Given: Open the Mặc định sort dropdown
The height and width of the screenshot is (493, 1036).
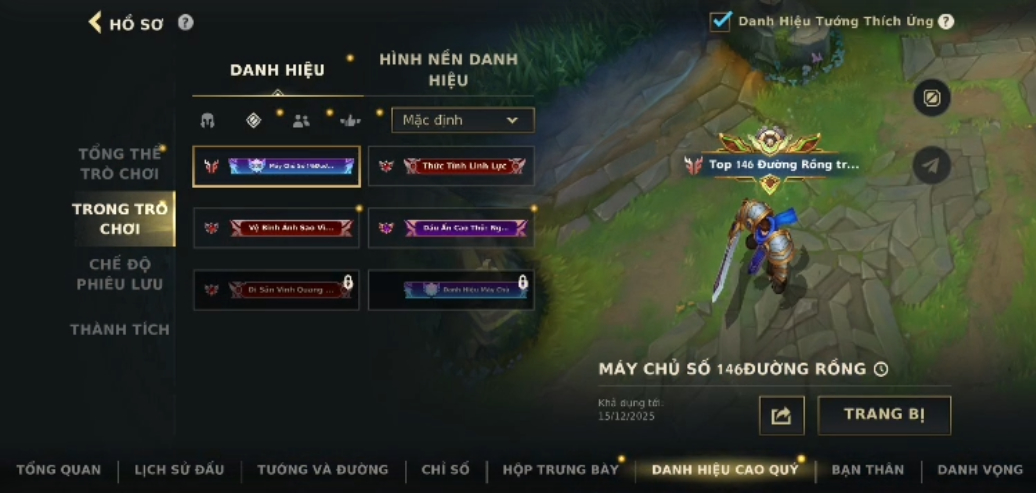Looking at the screenshot, I should (462, 120).
